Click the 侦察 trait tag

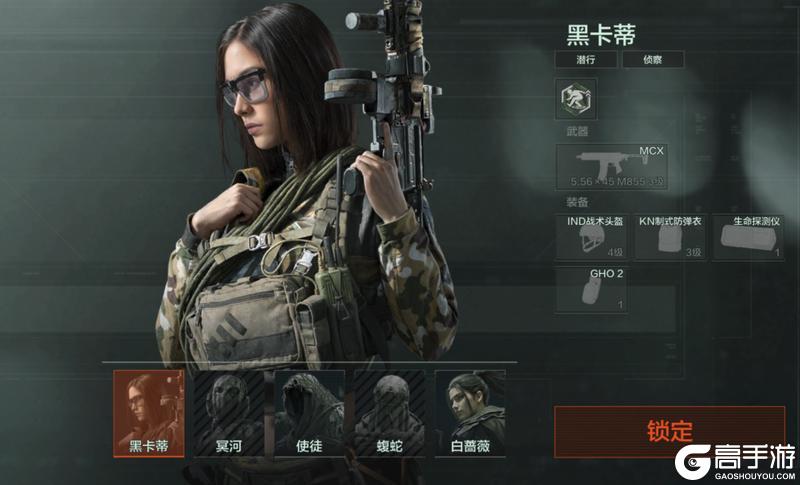653,60
